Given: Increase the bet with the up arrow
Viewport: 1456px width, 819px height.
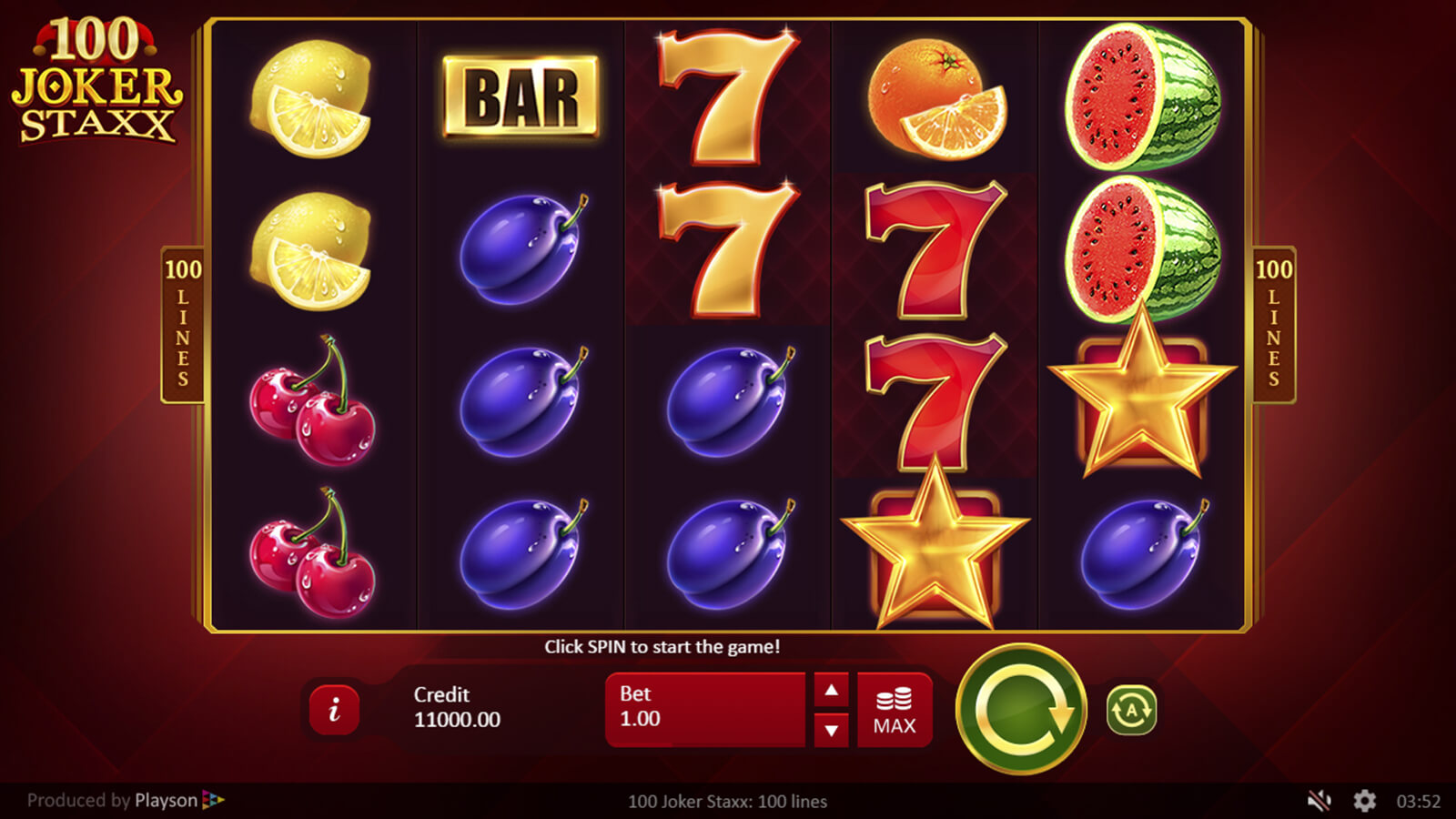Looking at the screenshot, I should click(831, 691).
